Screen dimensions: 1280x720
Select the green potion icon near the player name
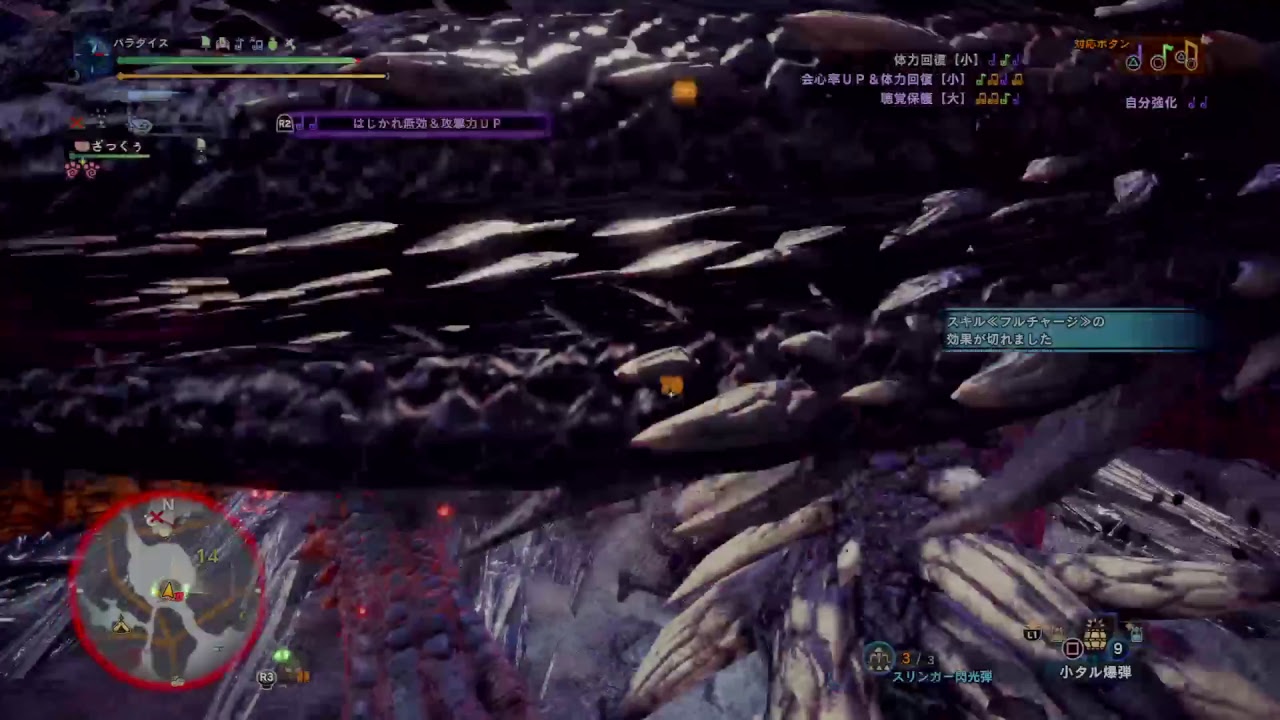[x=272, y=43]
